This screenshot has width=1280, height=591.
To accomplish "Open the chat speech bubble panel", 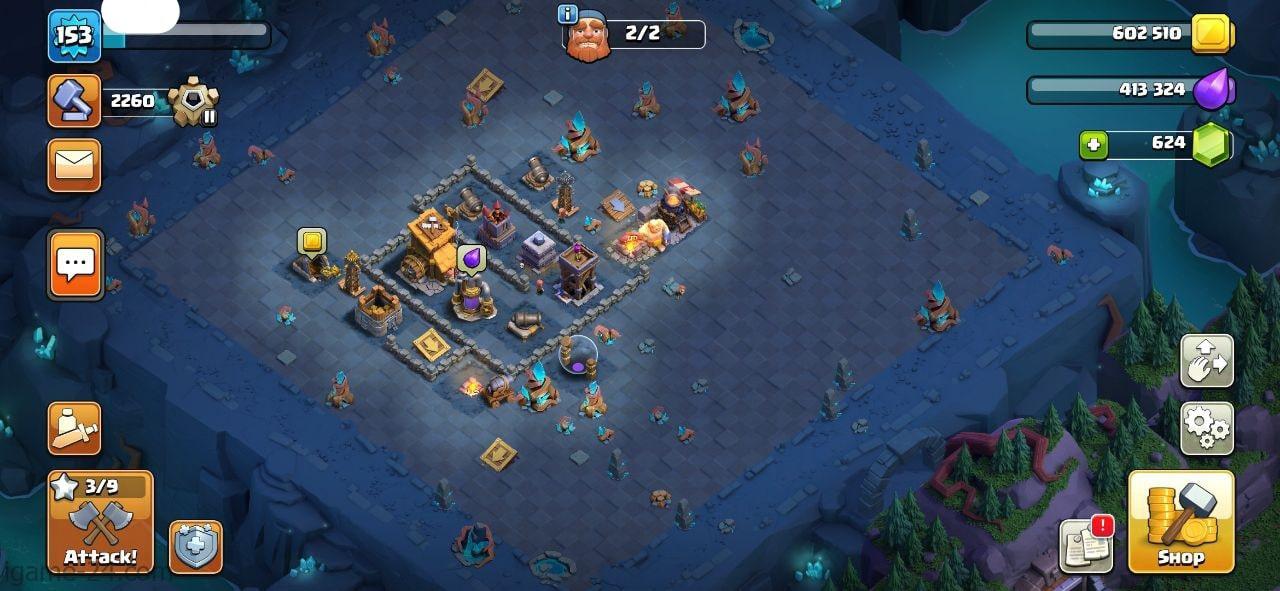I will (x=75, y=264).
